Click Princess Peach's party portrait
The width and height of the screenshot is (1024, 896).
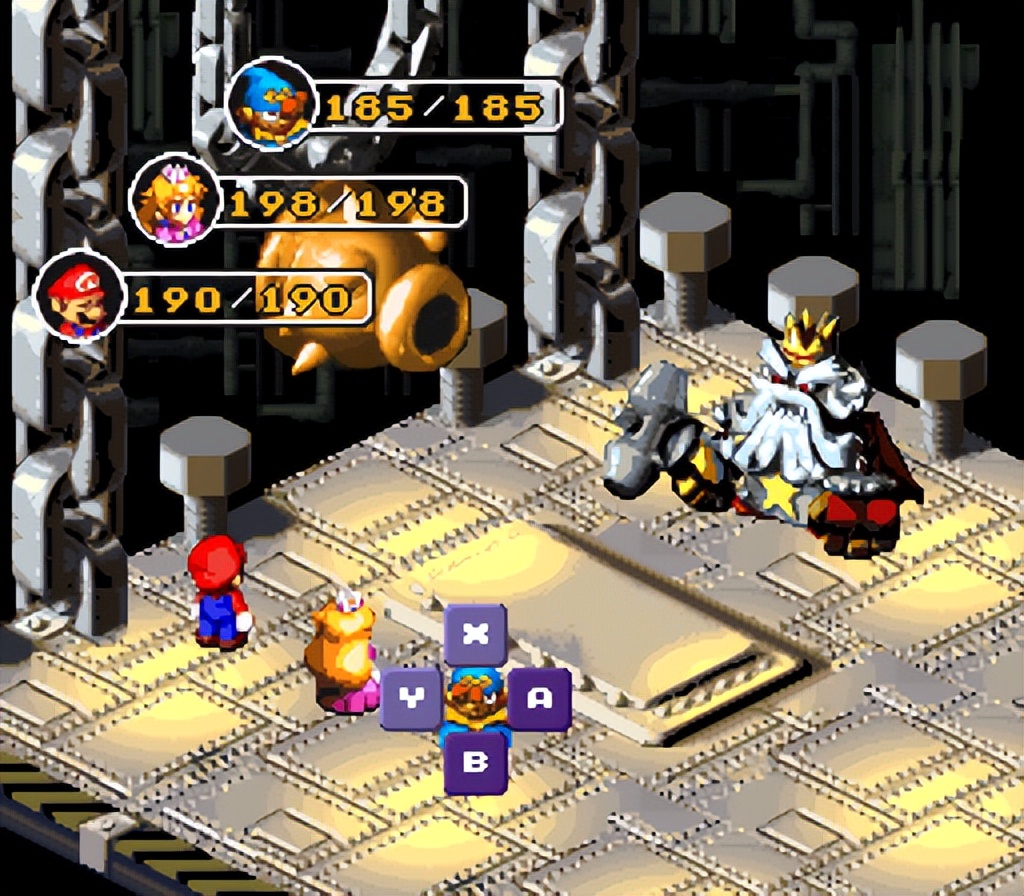[x=176, y=201]
